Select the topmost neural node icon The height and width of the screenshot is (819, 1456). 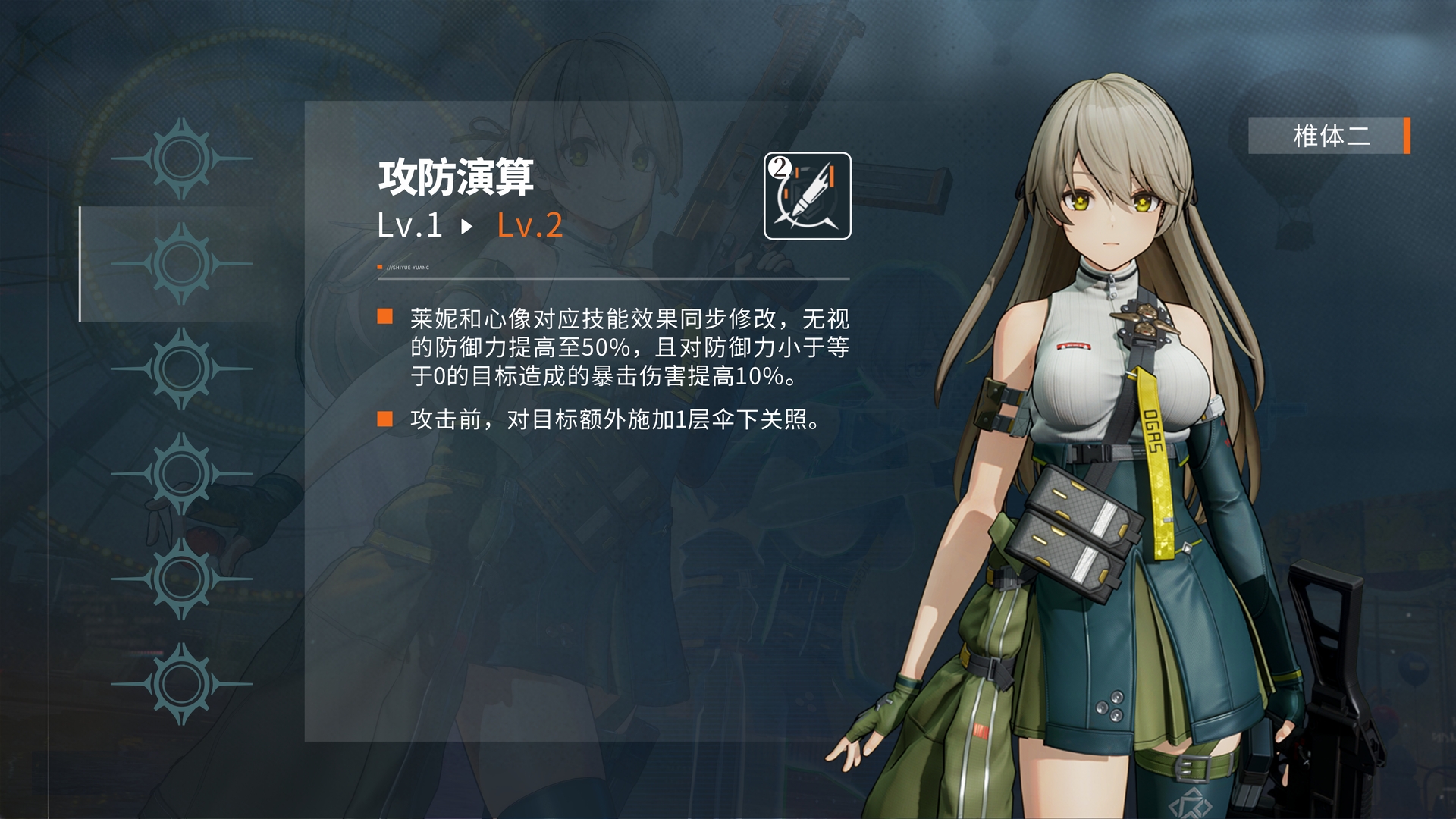click(180, 159)
